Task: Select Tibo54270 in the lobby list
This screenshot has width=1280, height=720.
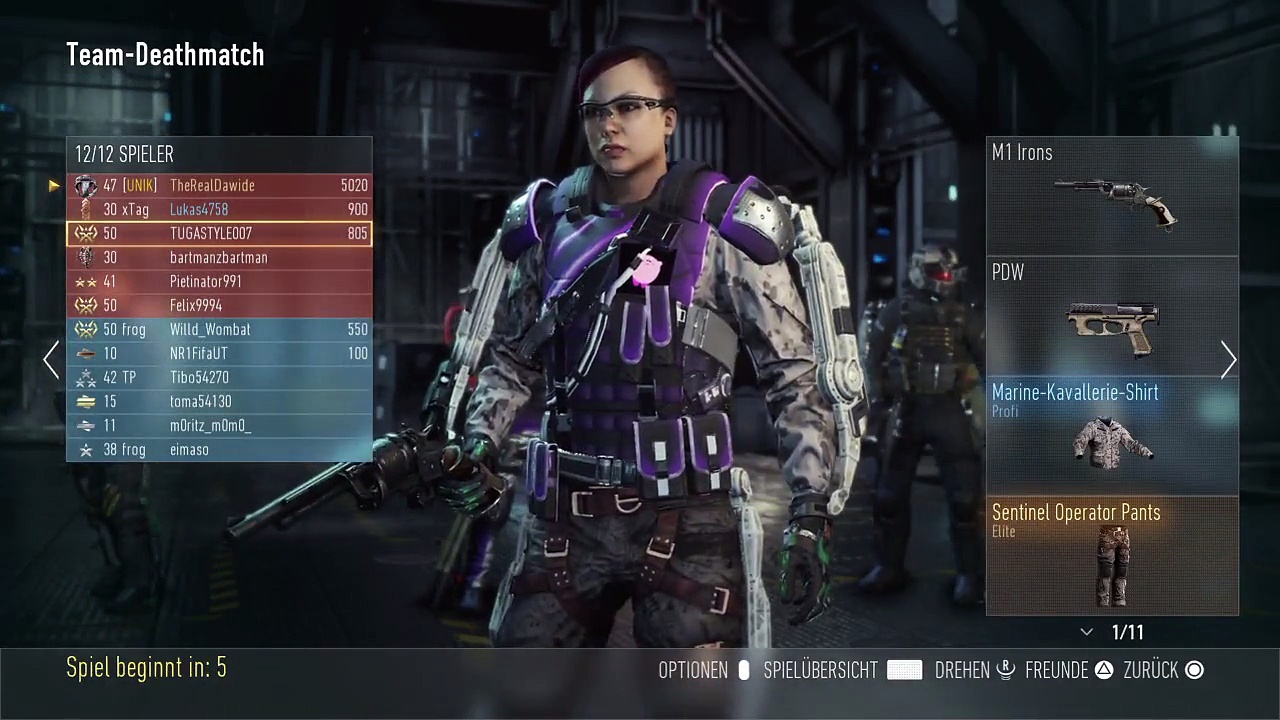Action: click(219, 377)
